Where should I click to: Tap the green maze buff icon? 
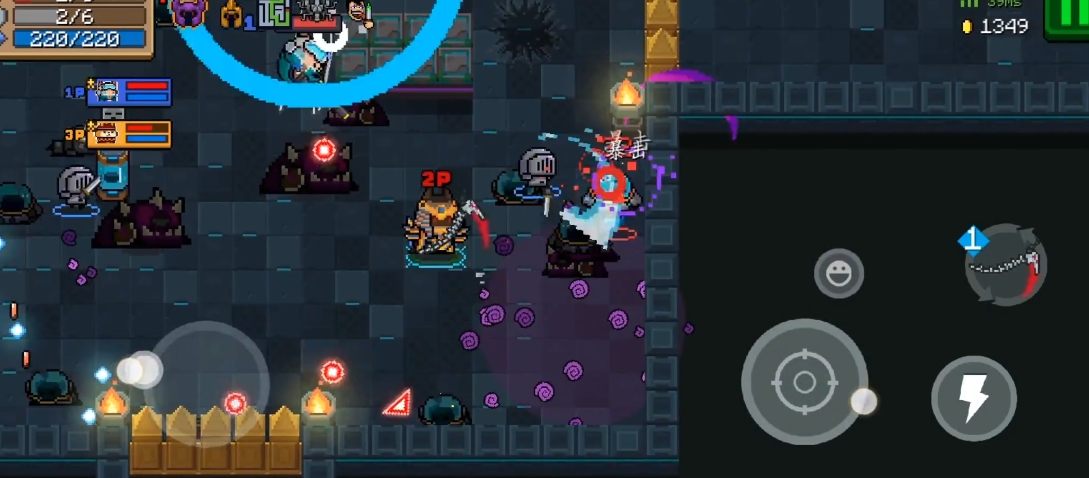(x=272, y=13)
